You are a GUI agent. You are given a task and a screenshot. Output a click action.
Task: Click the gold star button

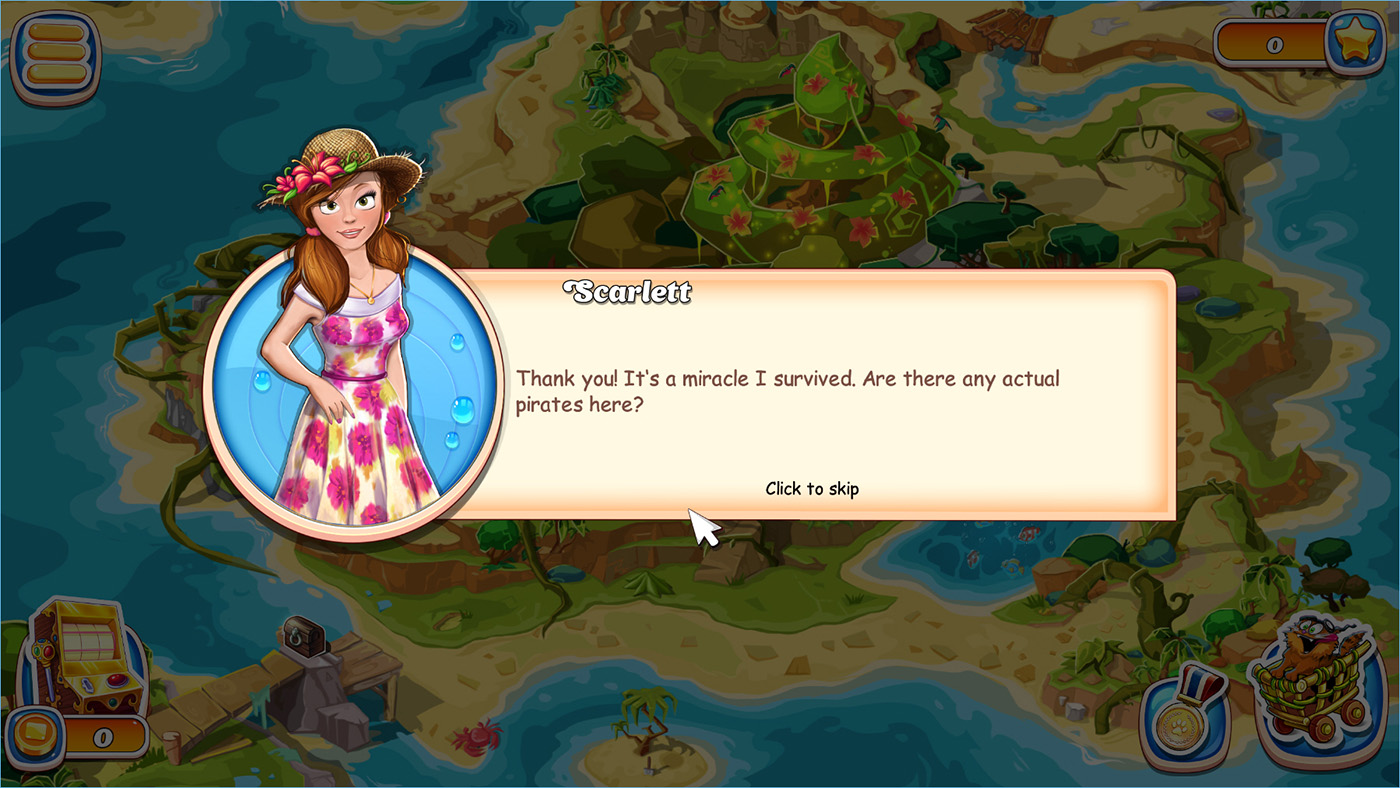click(x=1355, y=43)
